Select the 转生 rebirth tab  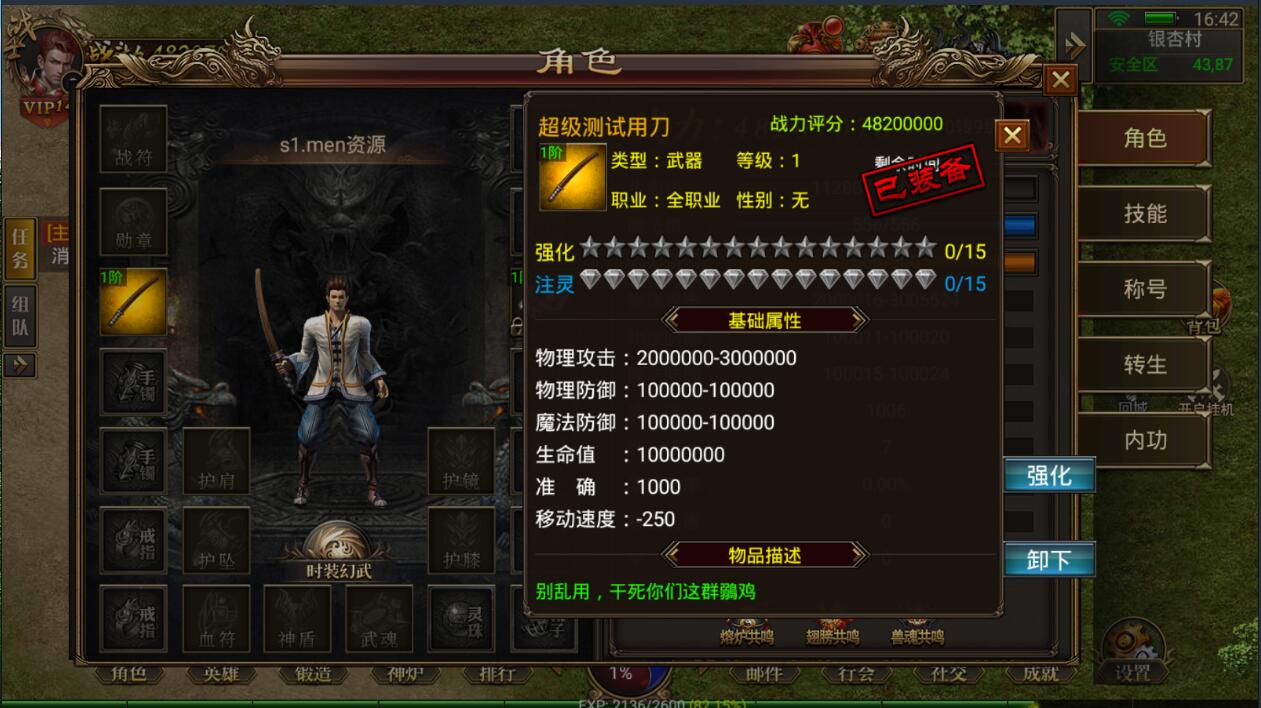point(1144,365)
